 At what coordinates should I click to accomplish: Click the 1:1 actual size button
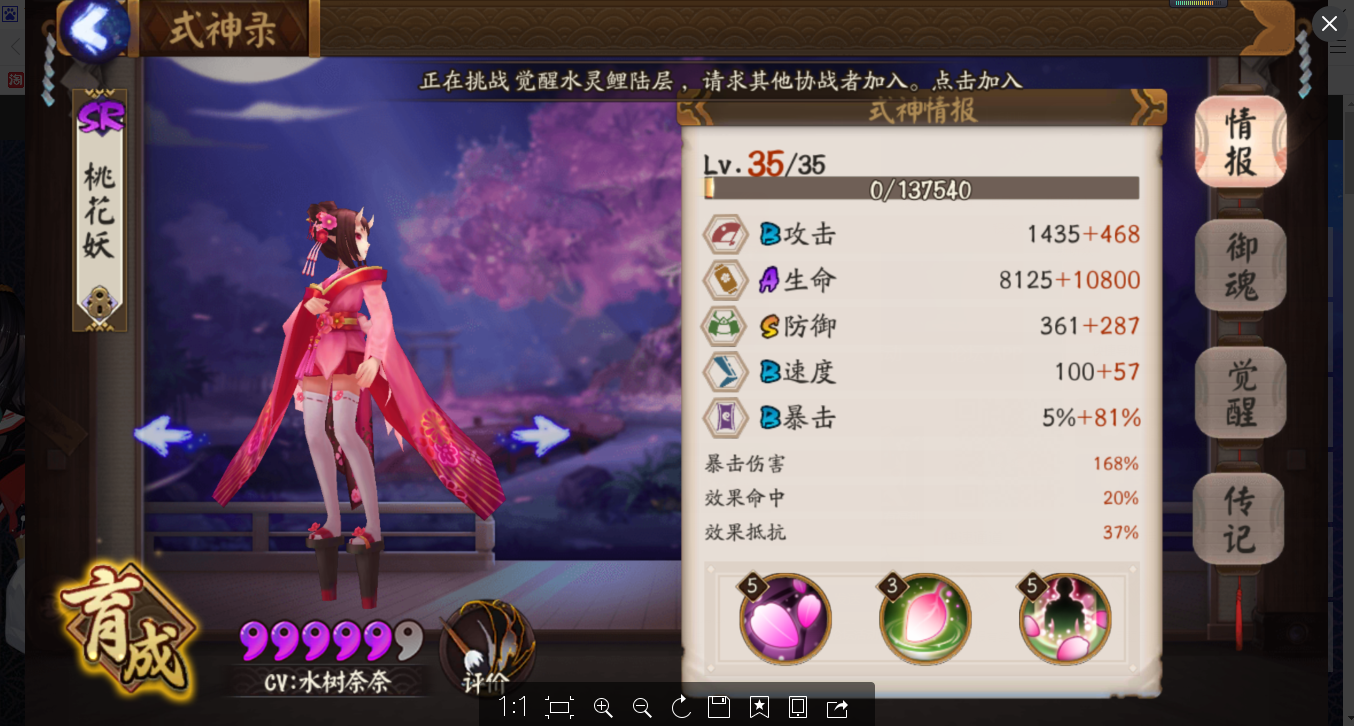click(x=513, y=707)
